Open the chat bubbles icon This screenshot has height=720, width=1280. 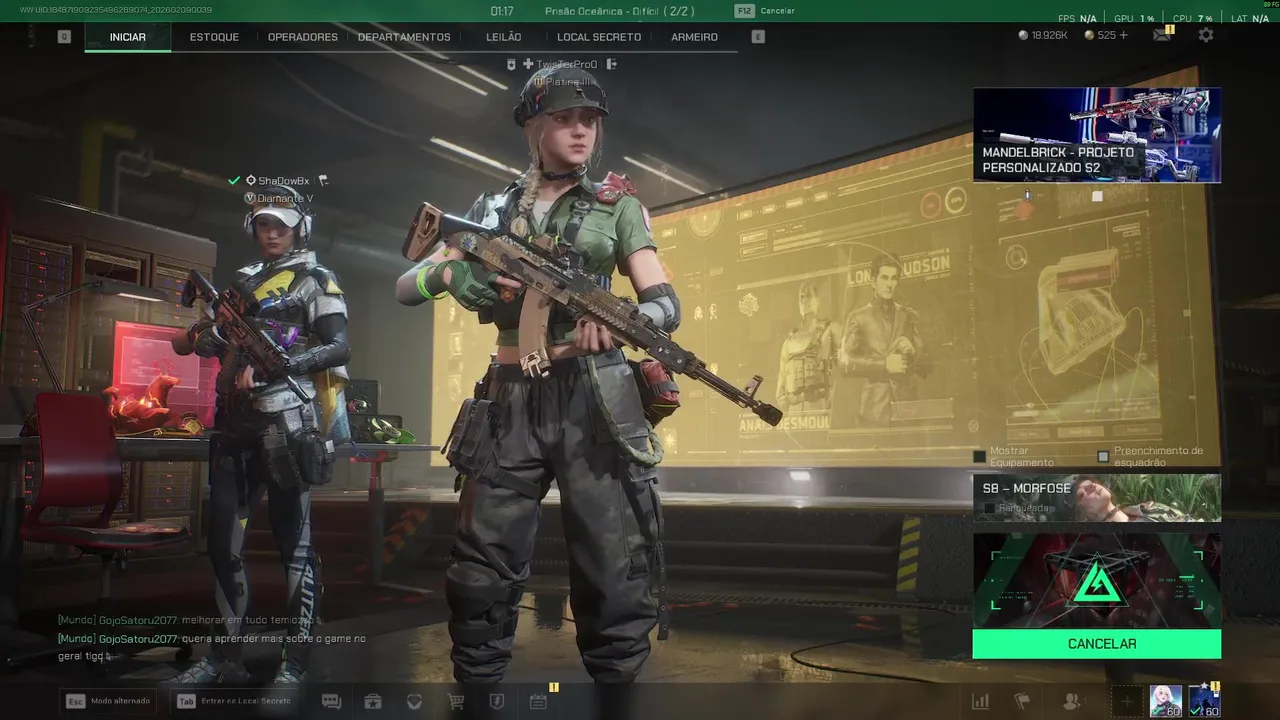(x=331, y=702)
